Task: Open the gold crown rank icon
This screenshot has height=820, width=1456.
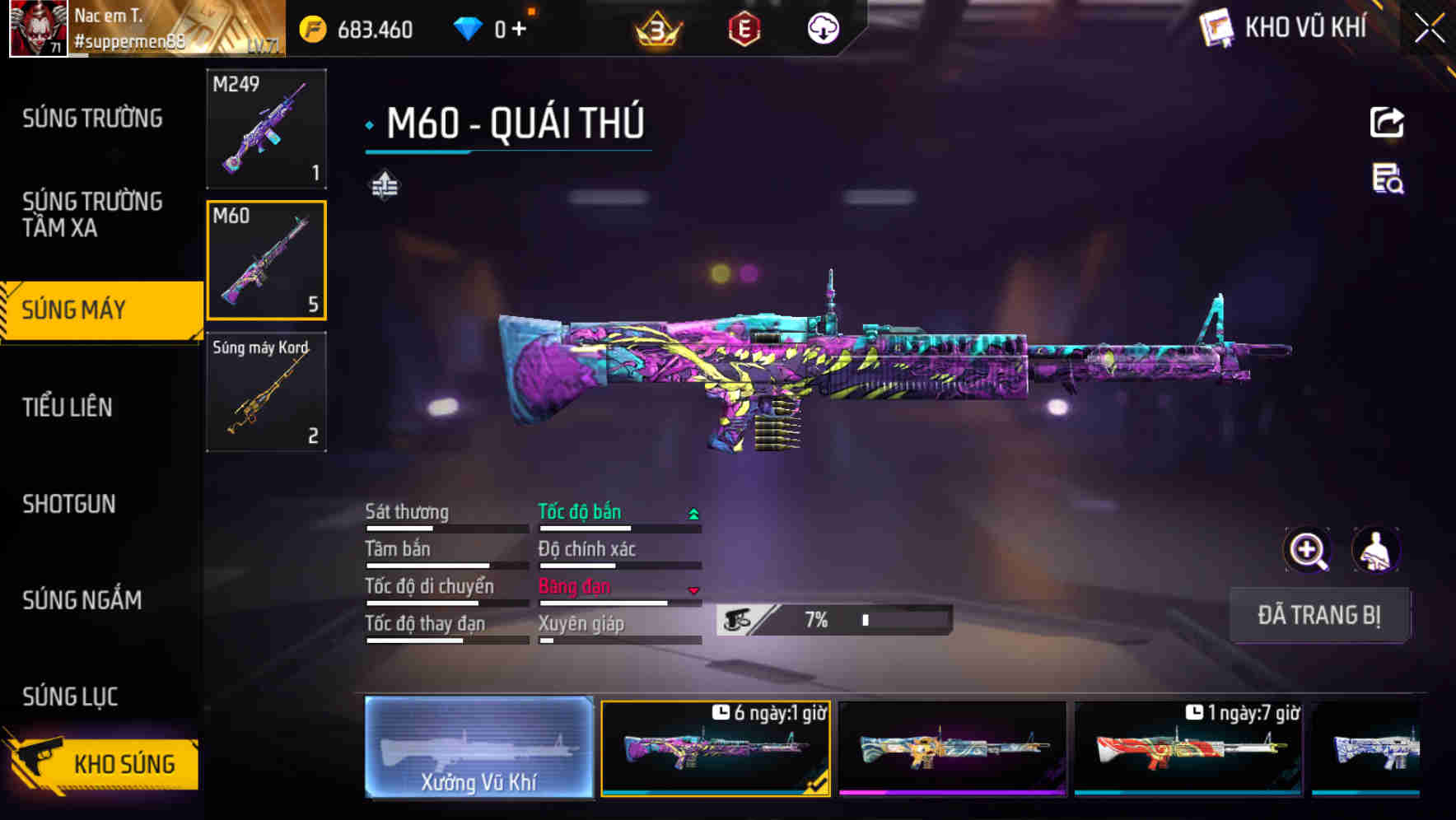Action: pyautogui.click(x=657, y=30)
